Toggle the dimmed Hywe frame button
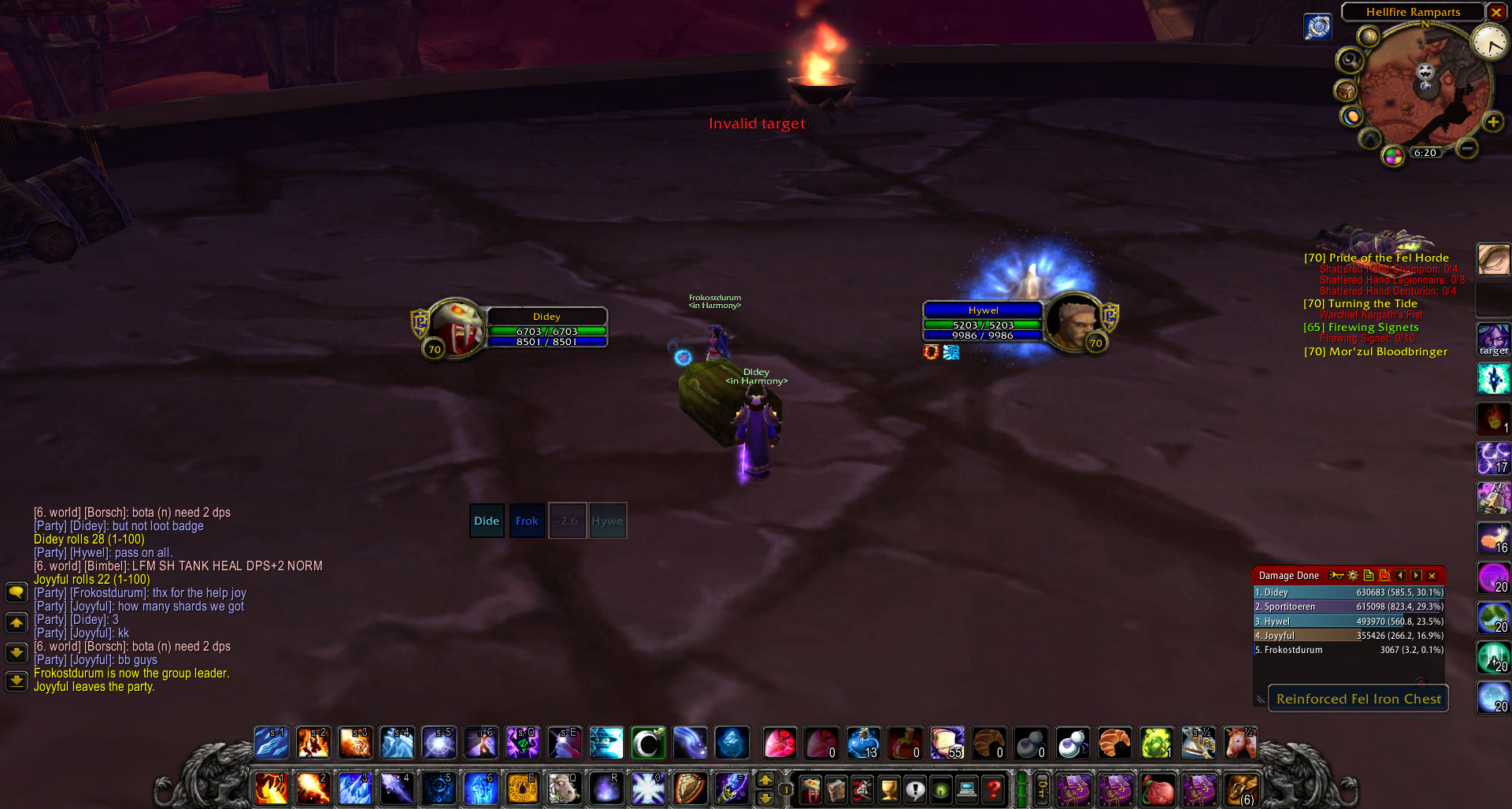This screenshot has height=809, width=1512. pyautogui.click(x=607, y=521)
